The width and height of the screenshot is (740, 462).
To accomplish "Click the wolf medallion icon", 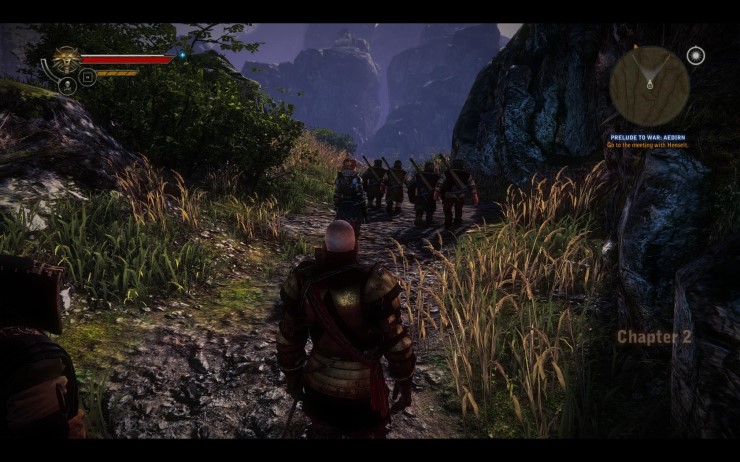I will [67, 59].
